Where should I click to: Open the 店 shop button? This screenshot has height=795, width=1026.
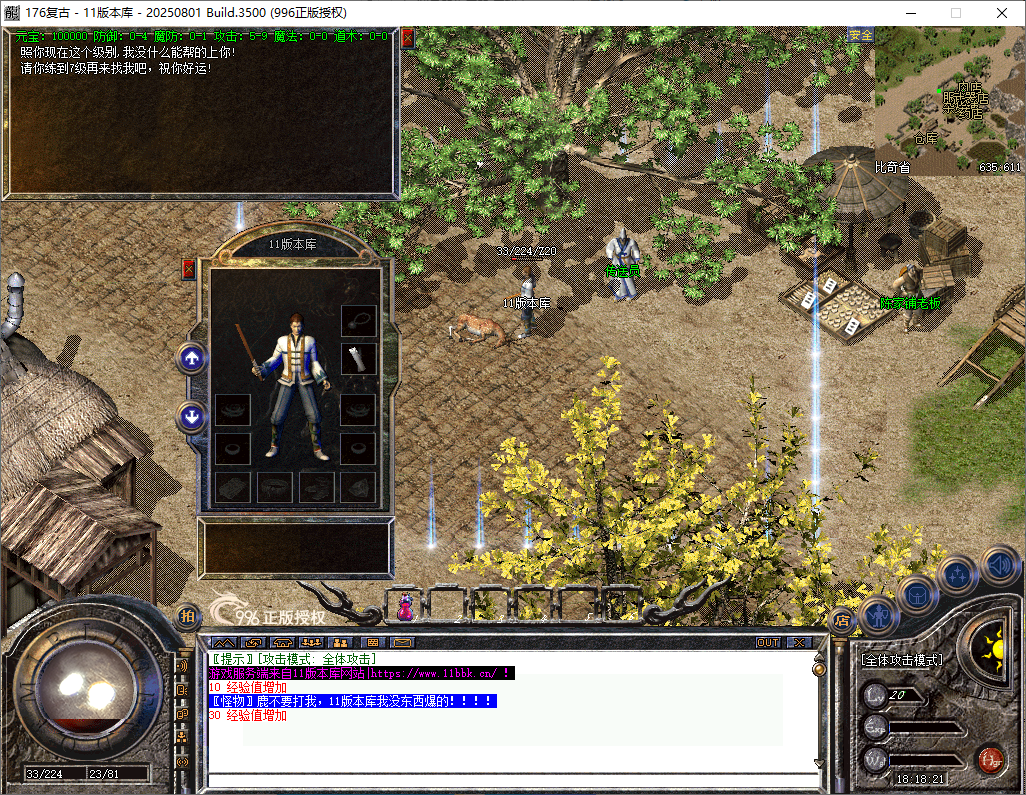[x=842, y=620]
